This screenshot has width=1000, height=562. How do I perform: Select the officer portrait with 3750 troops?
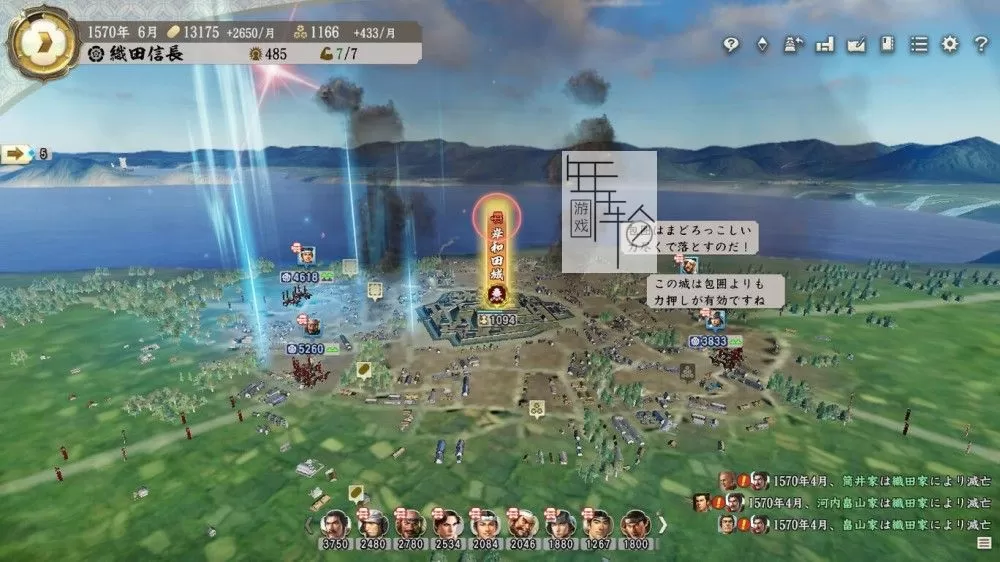(x=333, y=524)
